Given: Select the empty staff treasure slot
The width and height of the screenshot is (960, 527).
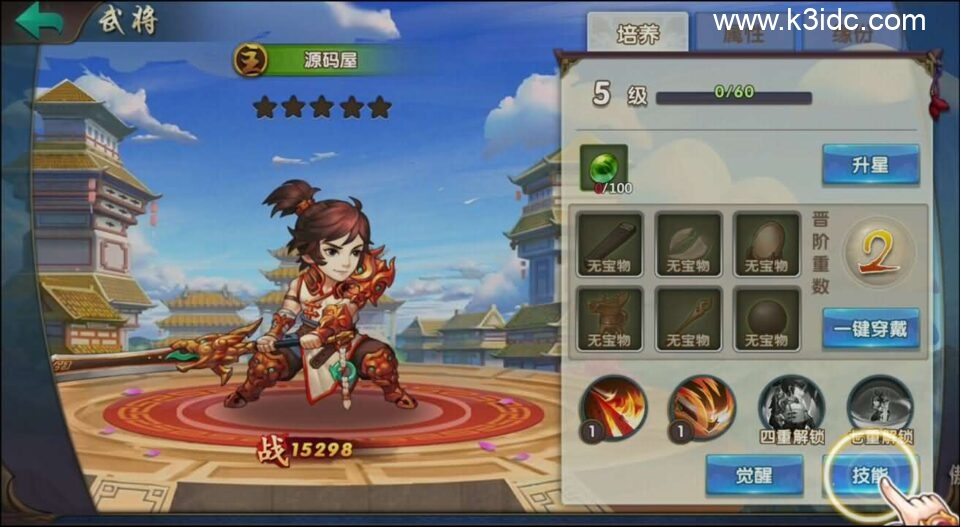Looking at the screenshot, I should 688,319.
